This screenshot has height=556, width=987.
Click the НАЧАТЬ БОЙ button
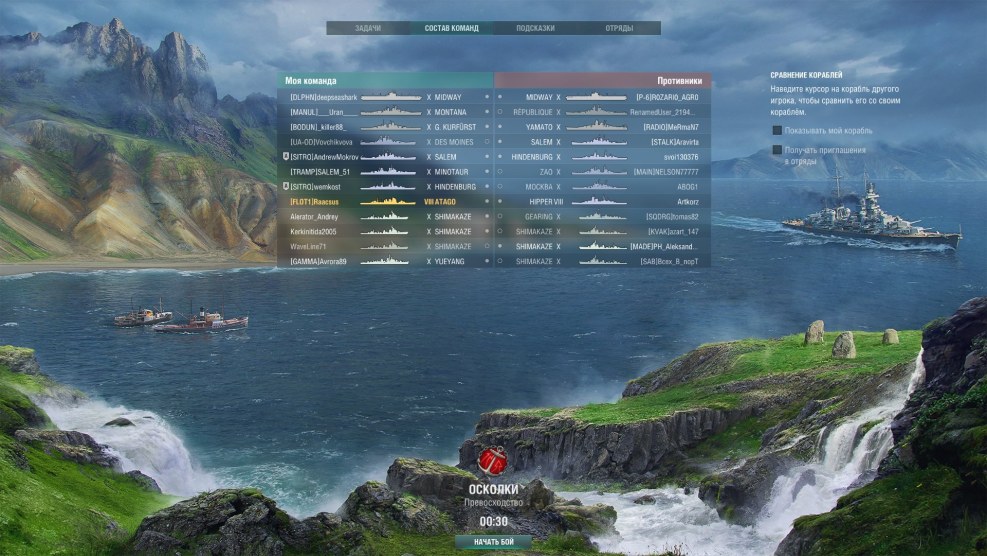pos(493,542)
